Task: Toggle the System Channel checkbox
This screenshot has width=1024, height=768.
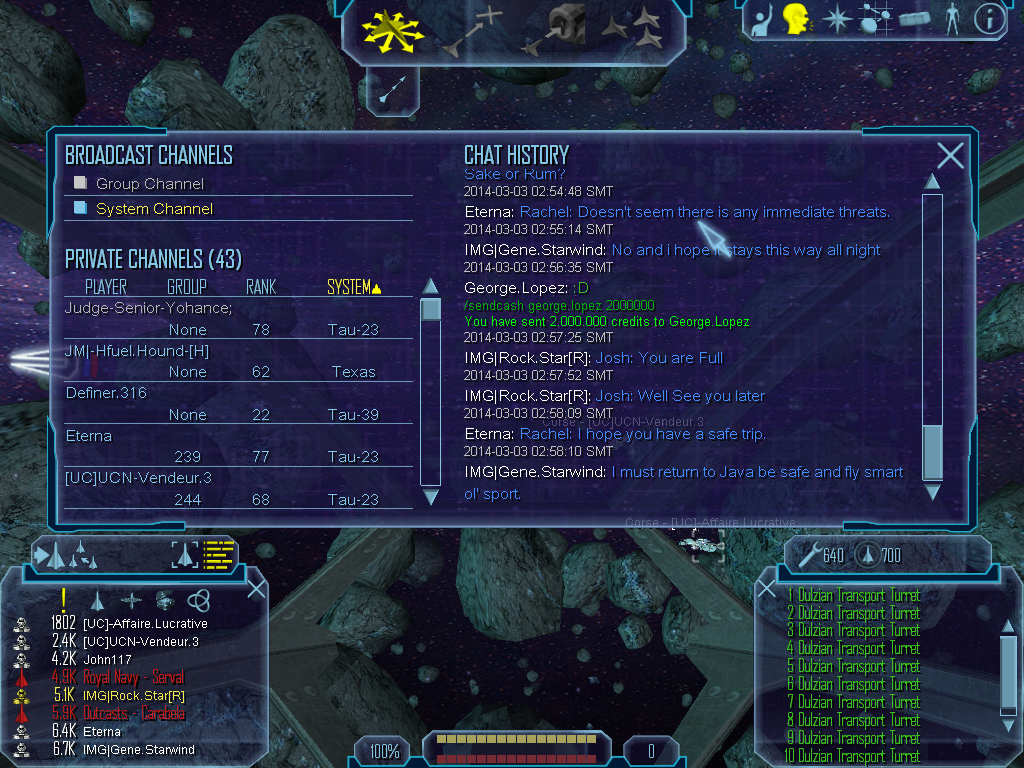Action: 81,208
